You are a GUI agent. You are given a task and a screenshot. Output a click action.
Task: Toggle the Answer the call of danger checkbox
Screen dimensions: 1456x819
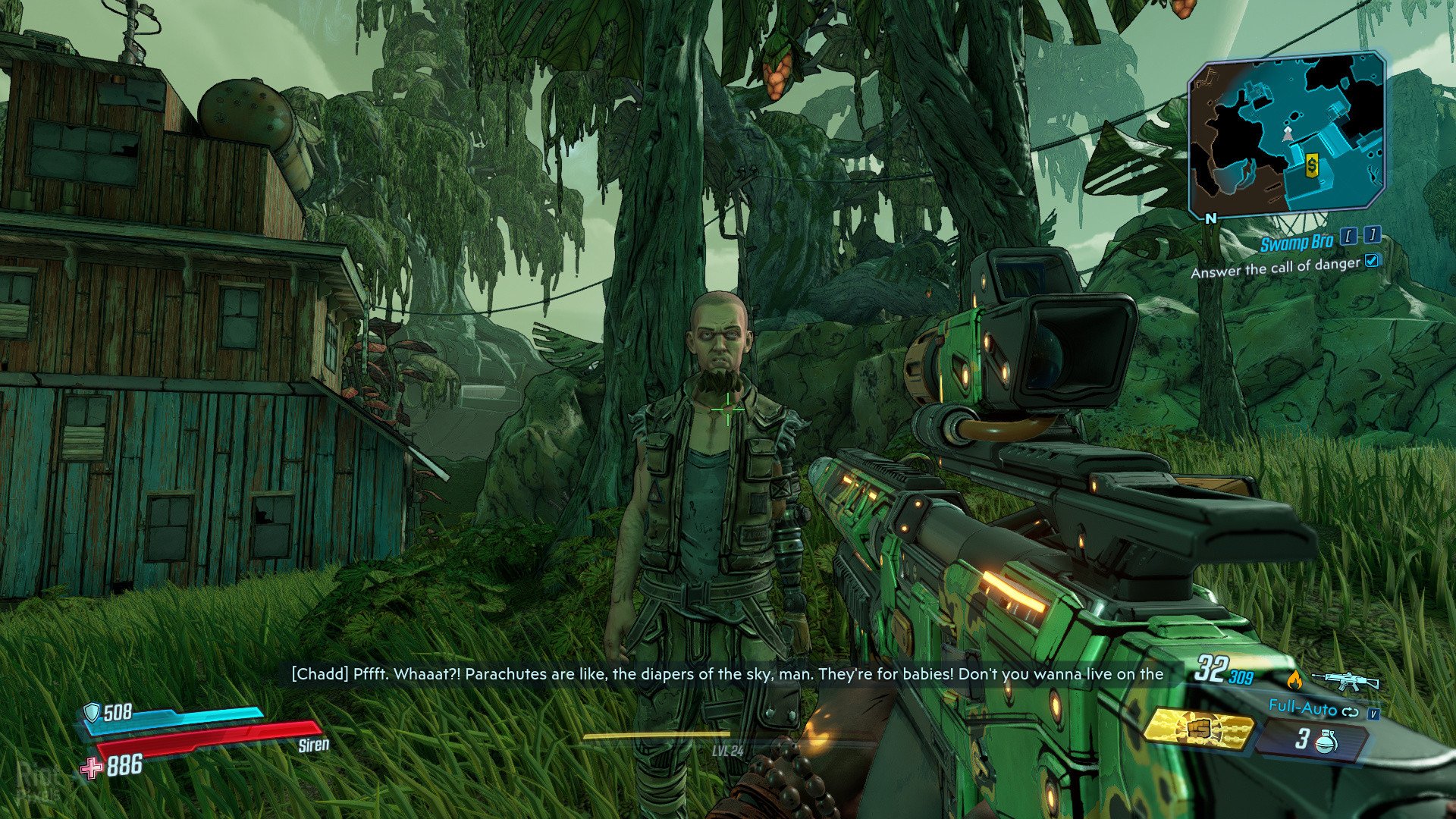click(x=1371, y=261)
